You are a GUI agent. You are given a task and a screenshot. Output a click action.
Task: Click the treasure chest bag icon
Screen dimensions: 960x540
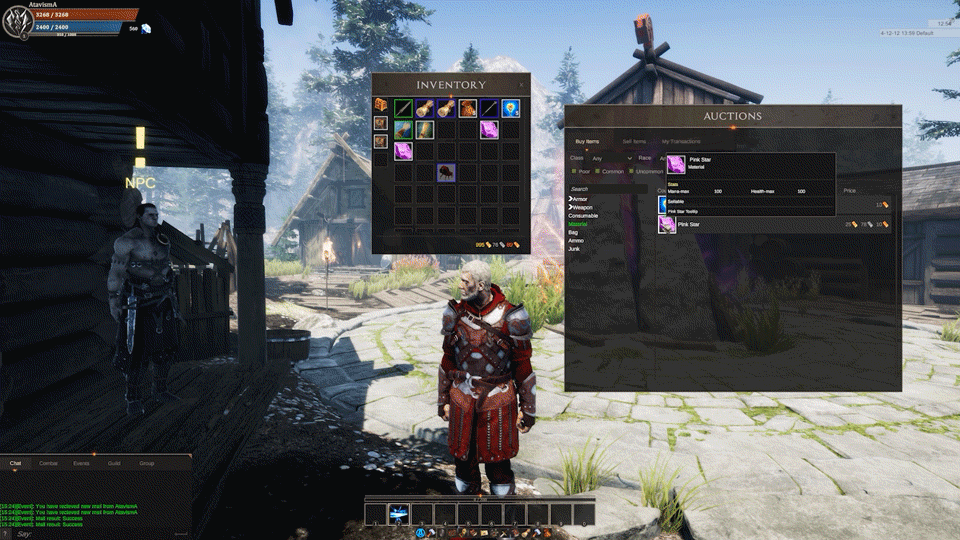(380, 105)
